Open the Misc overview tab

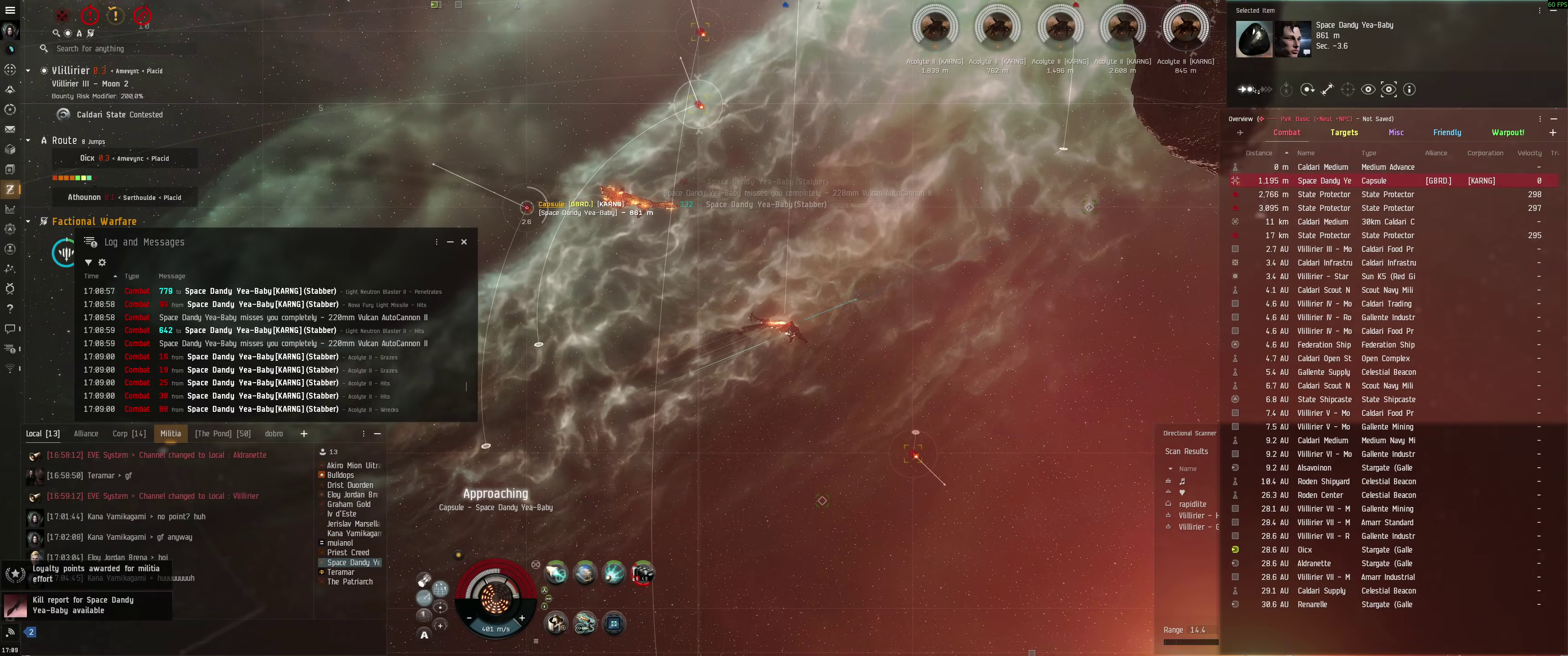coord(1396,133)
